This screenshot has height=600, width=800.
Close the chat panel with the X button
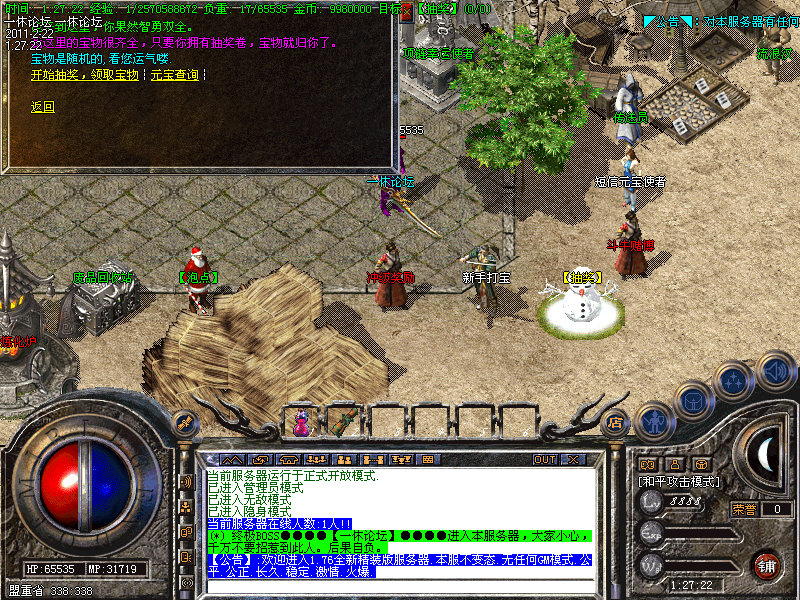(573, 459)
